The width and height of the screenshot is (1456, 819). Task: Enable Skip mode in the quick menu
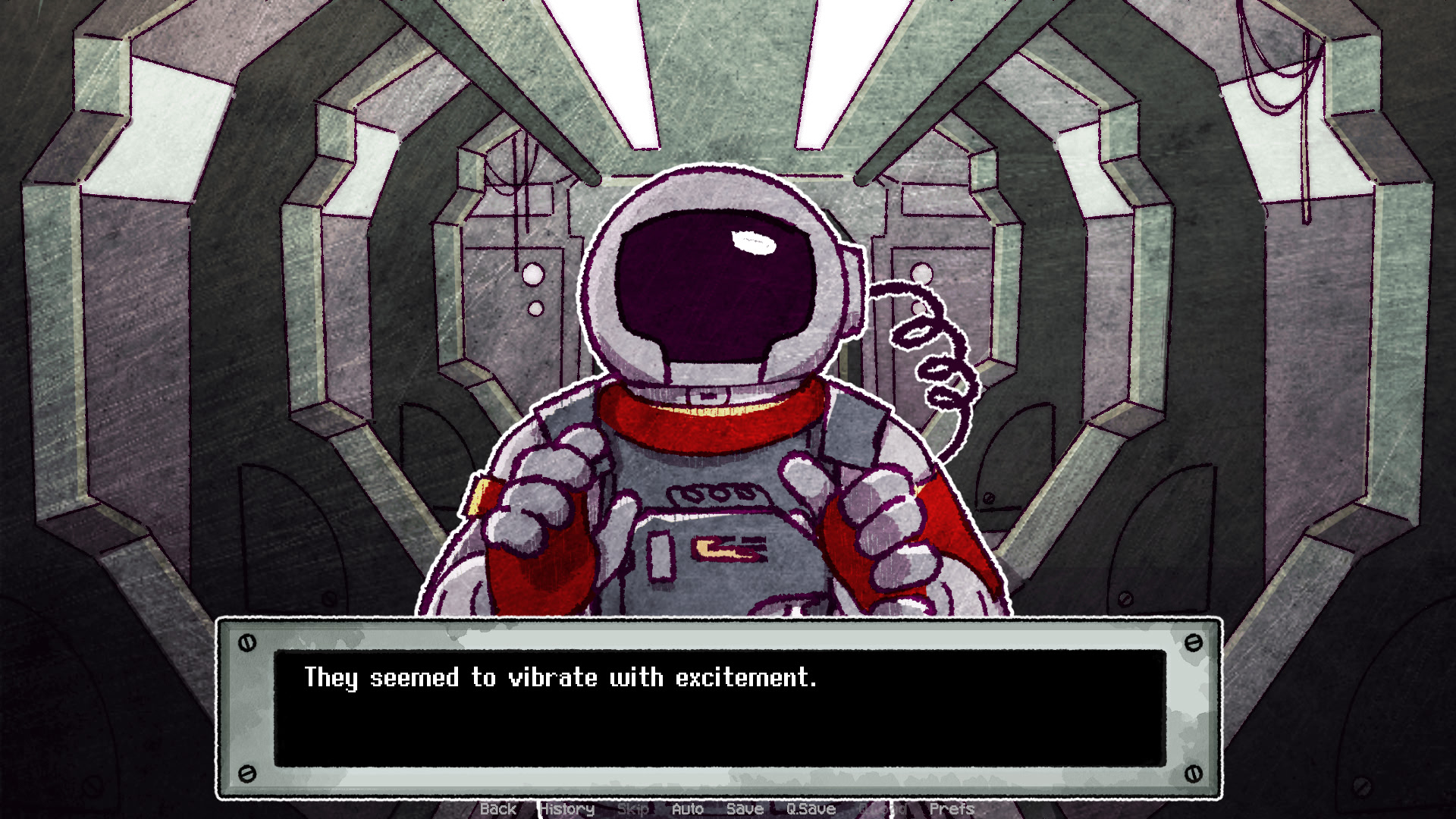(633, 809)
